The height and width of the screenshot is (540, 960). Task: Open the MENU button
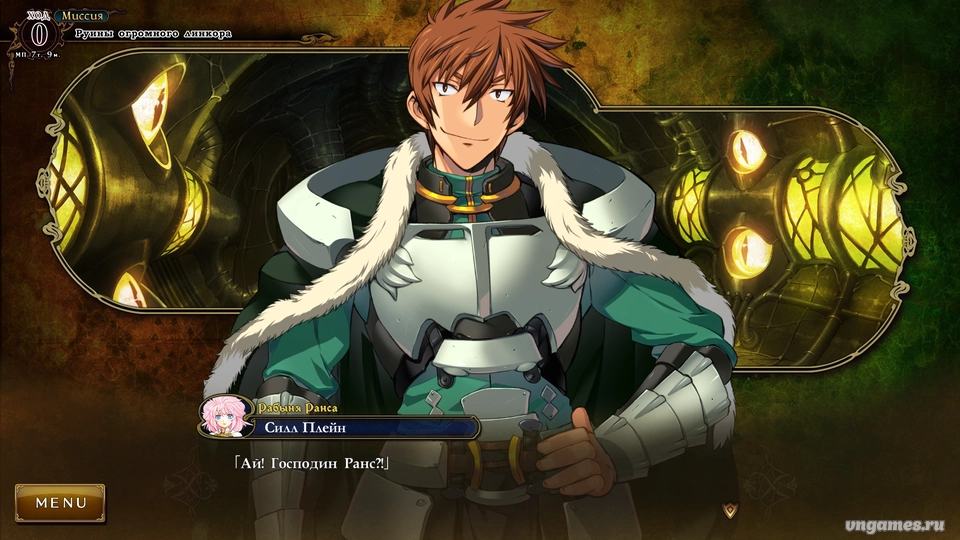(x=60, y=503)
